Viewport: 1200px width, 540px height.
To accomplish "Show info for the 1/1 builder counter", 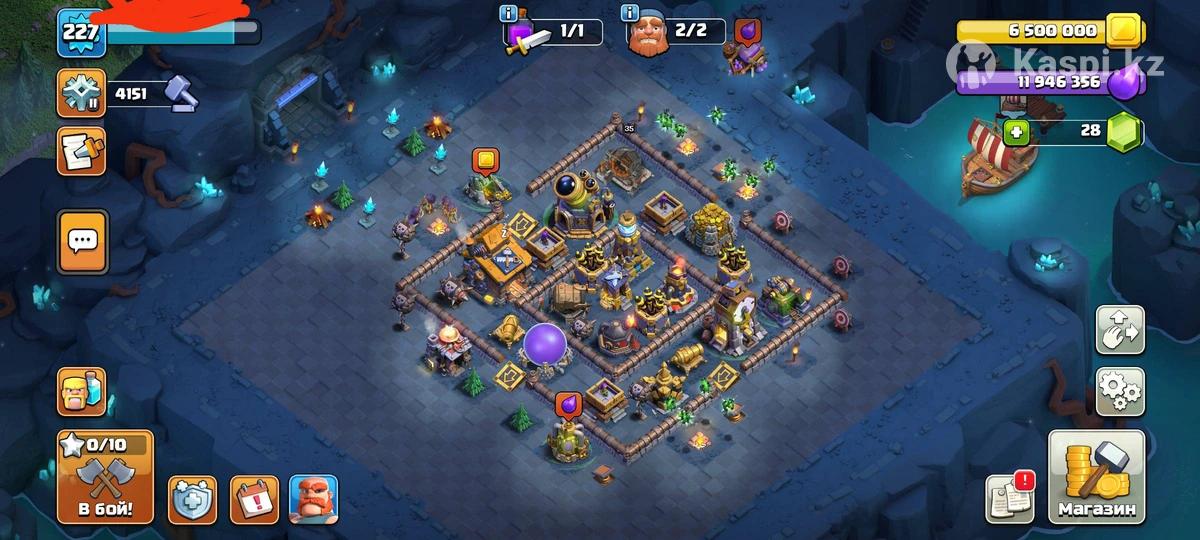I will 510,14.
